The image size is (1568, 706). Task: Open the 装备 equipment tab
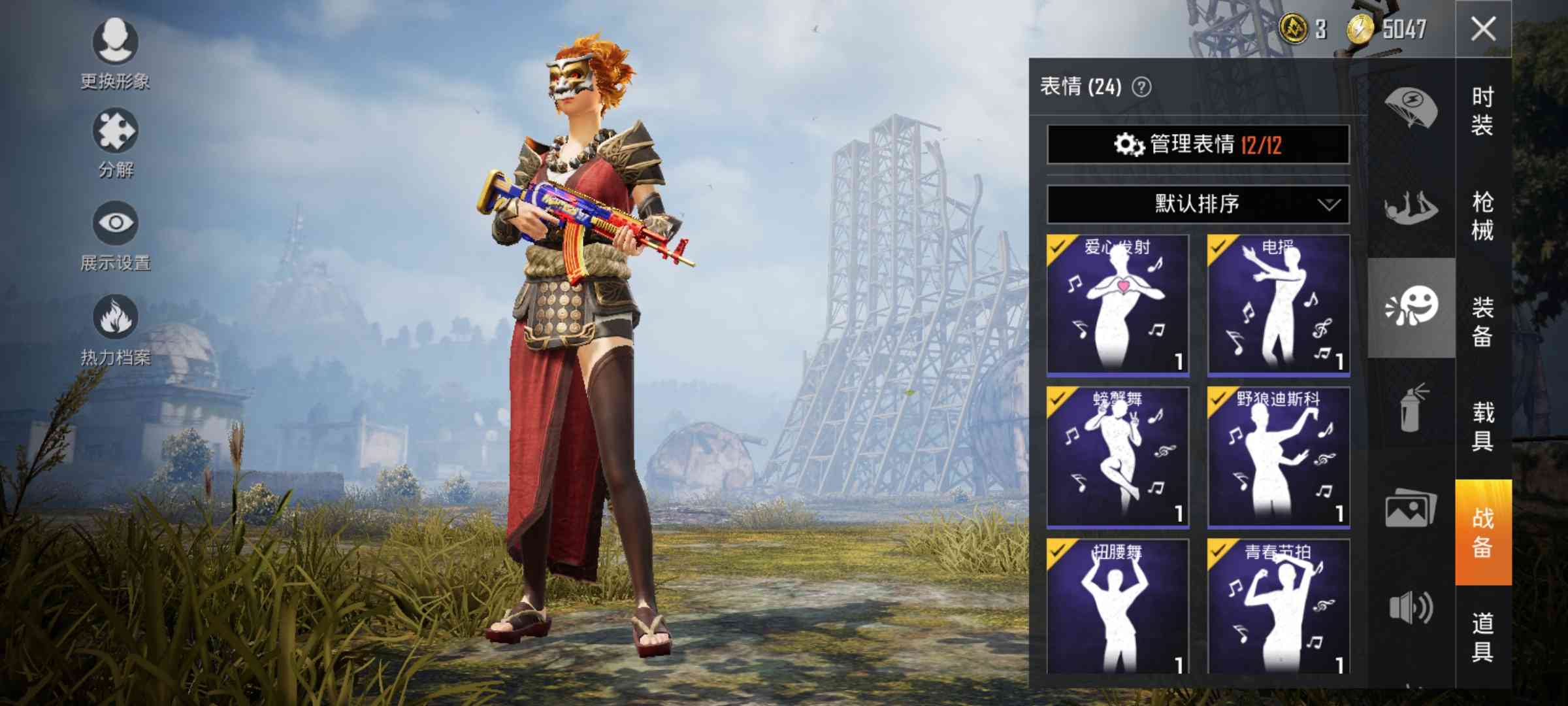(1483, 322)
